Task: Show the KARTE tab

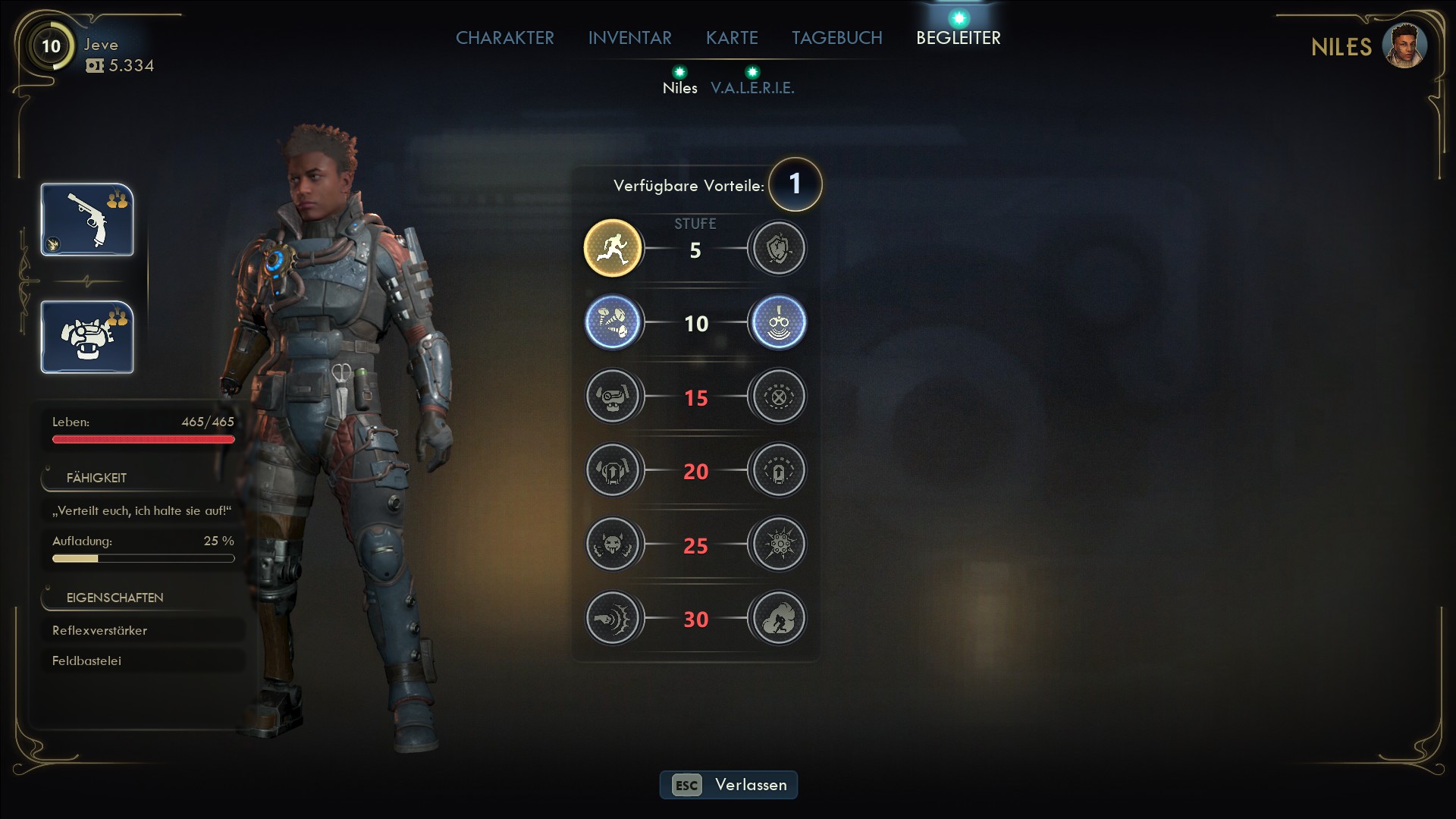Action: (x=732, y=38)
